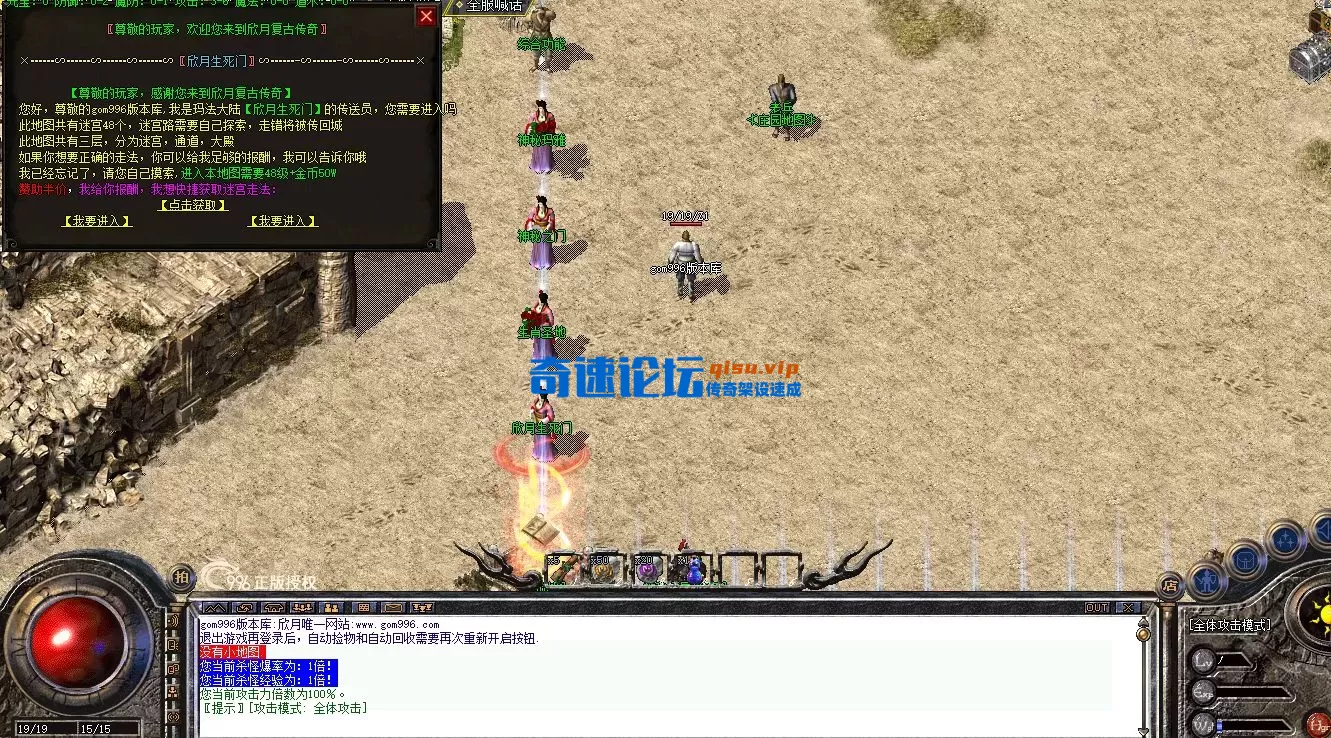Click the guild house icon in chat toolbar

273,607
